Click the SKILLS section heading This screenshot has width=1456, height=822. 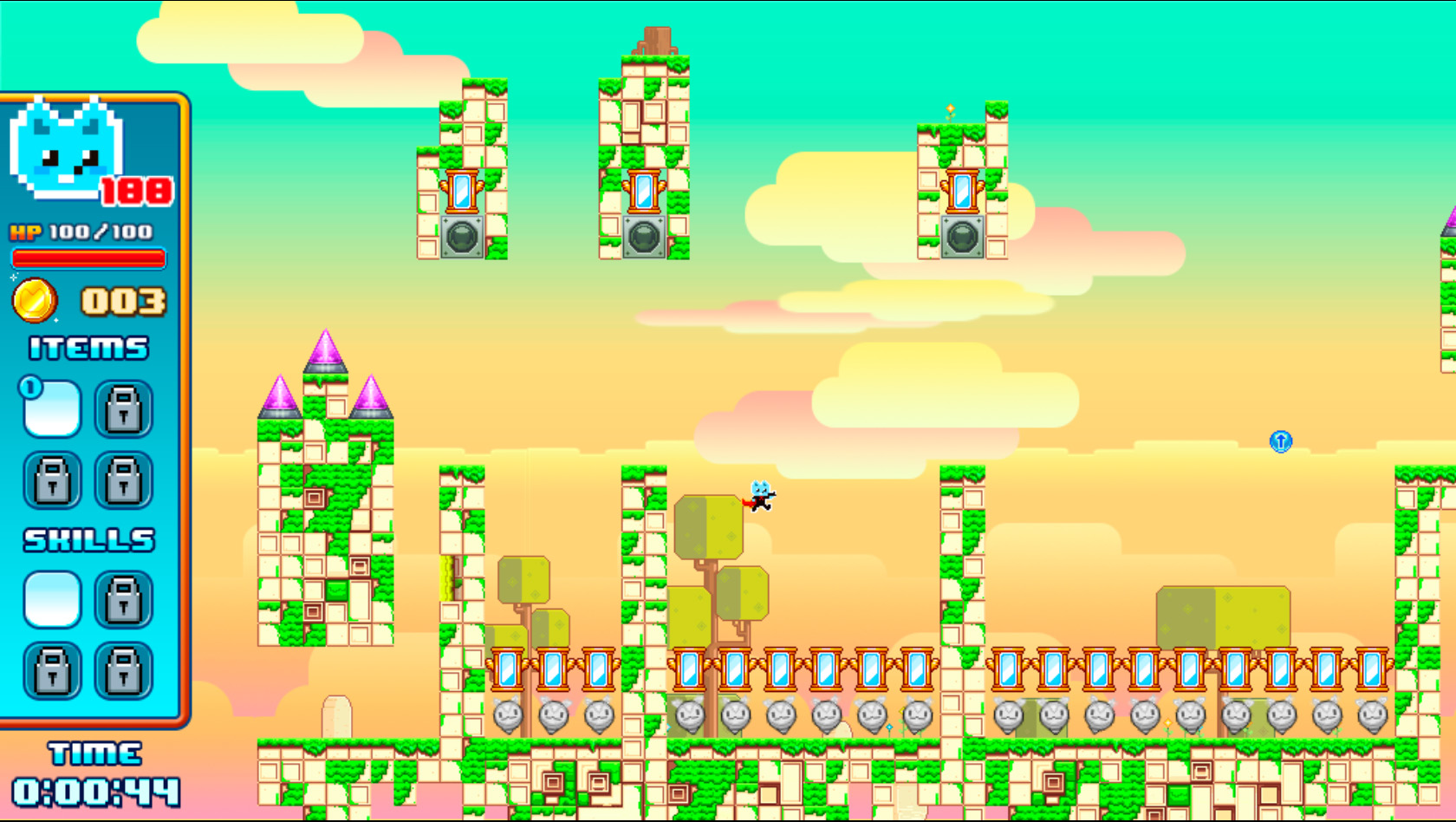click(89, 538)
